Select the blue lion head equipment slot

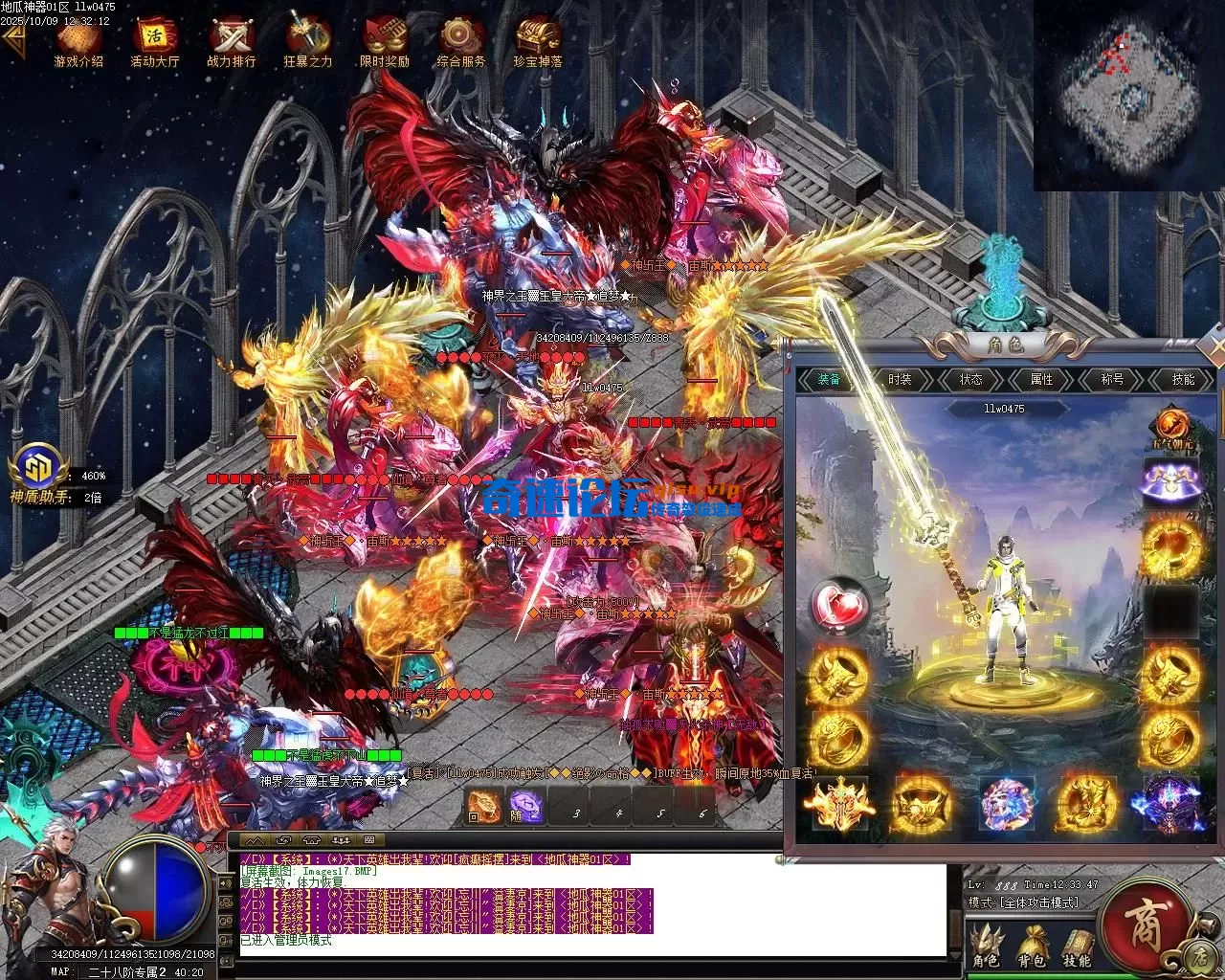click(1007, 802)
